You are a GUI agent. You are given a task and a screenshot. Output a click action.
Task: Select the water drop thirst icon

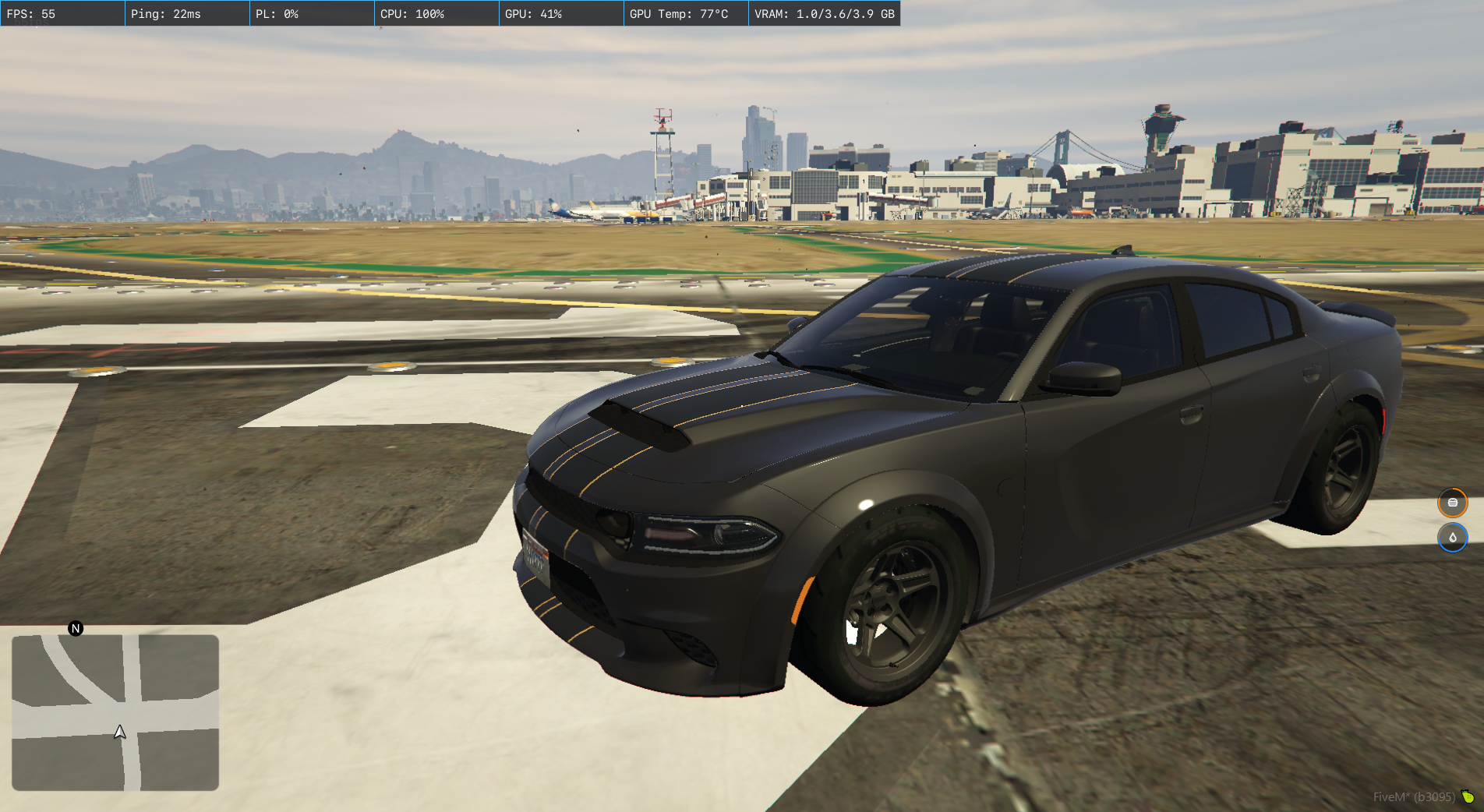pos(1452,538)
